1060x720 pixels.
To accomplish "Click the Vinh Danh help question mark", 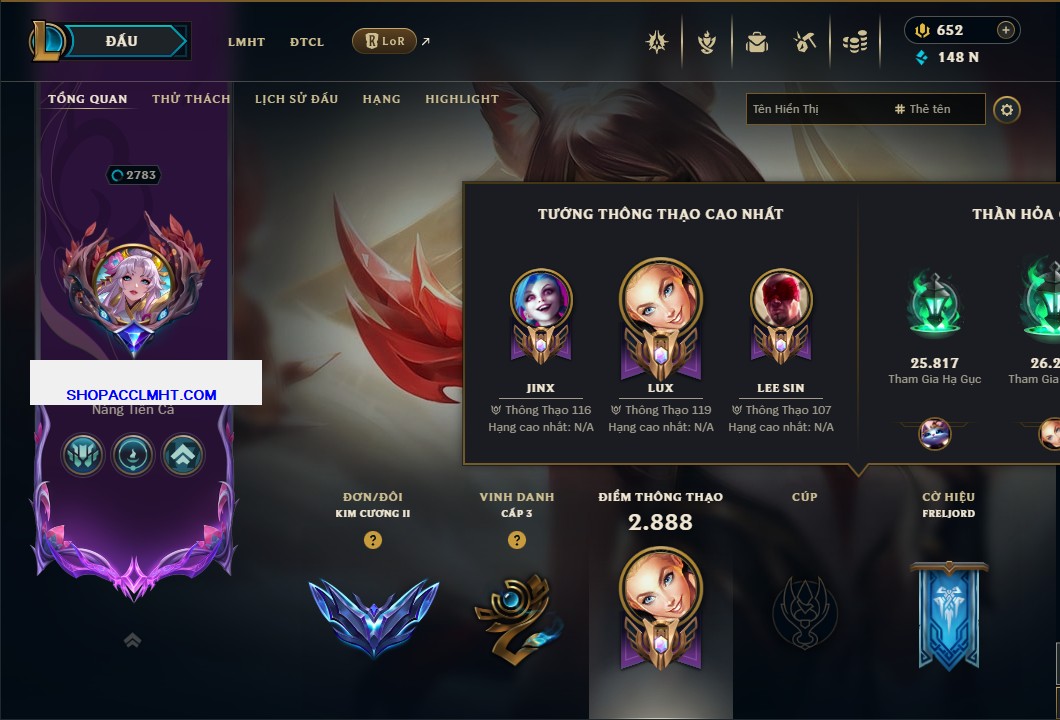I will [x=517, y=540].
